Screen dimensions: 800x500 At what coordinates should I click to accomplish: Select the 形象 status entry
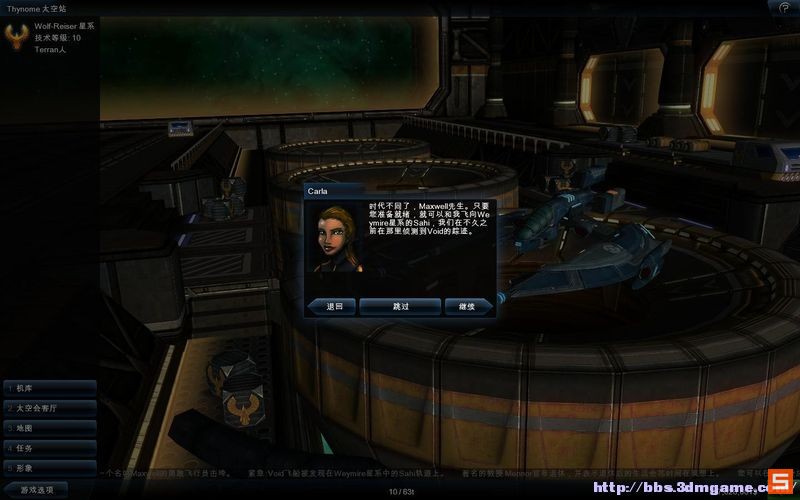[50, 468]
